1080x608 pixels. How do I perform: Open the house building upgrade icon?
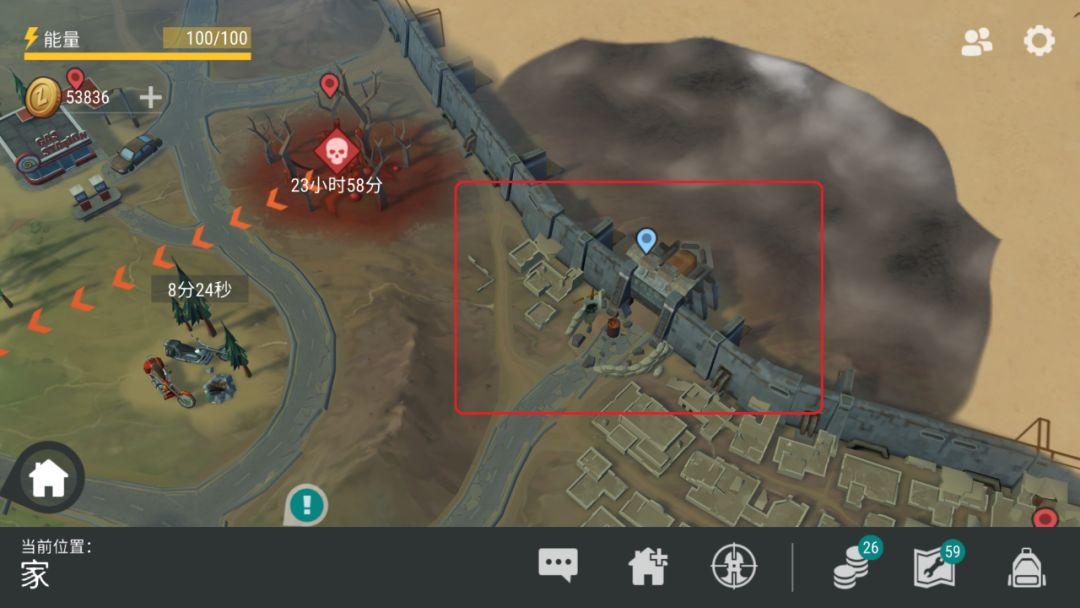click(647, 567)
